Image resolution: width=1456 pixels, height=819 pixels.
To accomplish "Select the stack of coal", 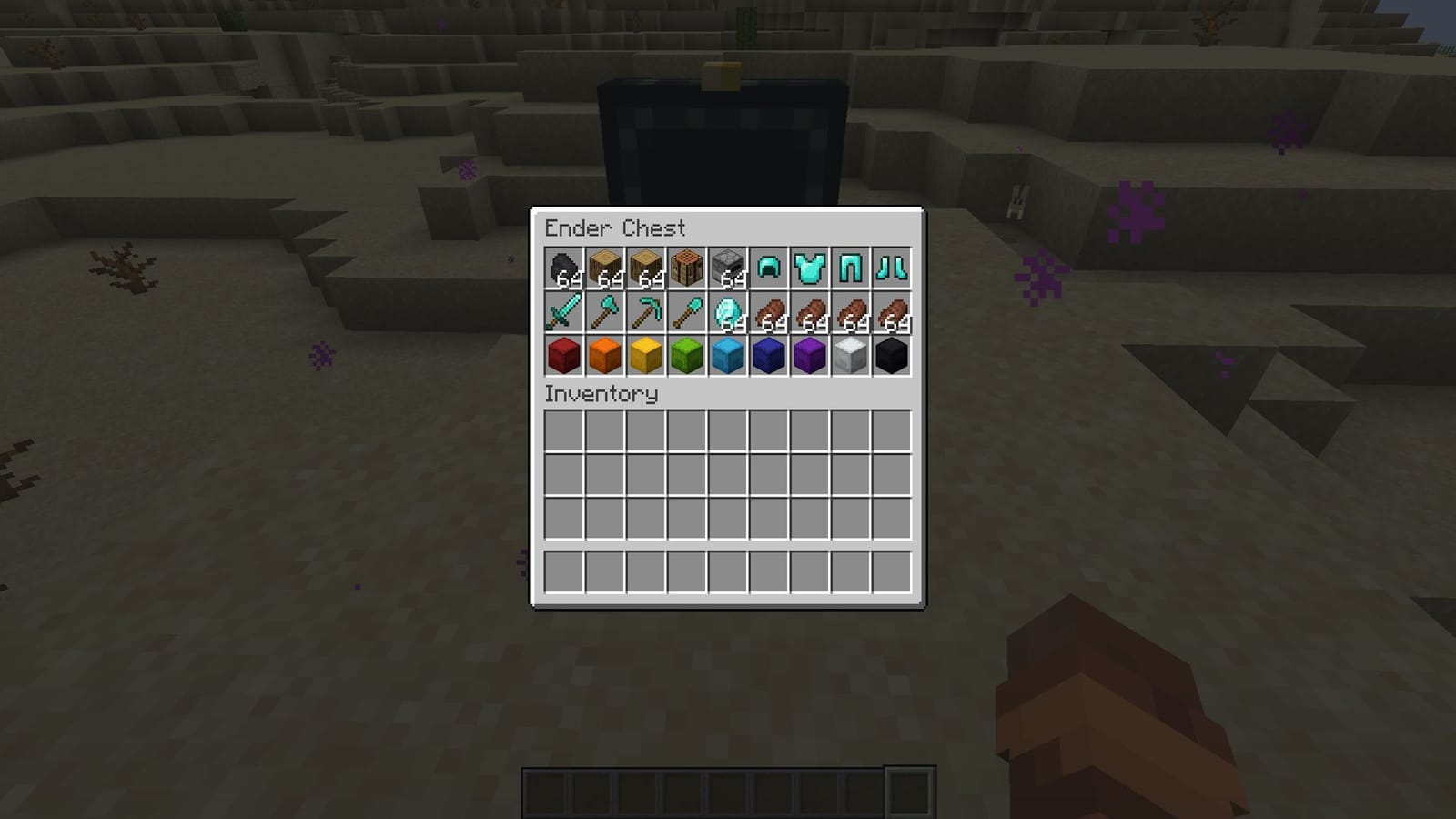I will (x=561, y=267).
